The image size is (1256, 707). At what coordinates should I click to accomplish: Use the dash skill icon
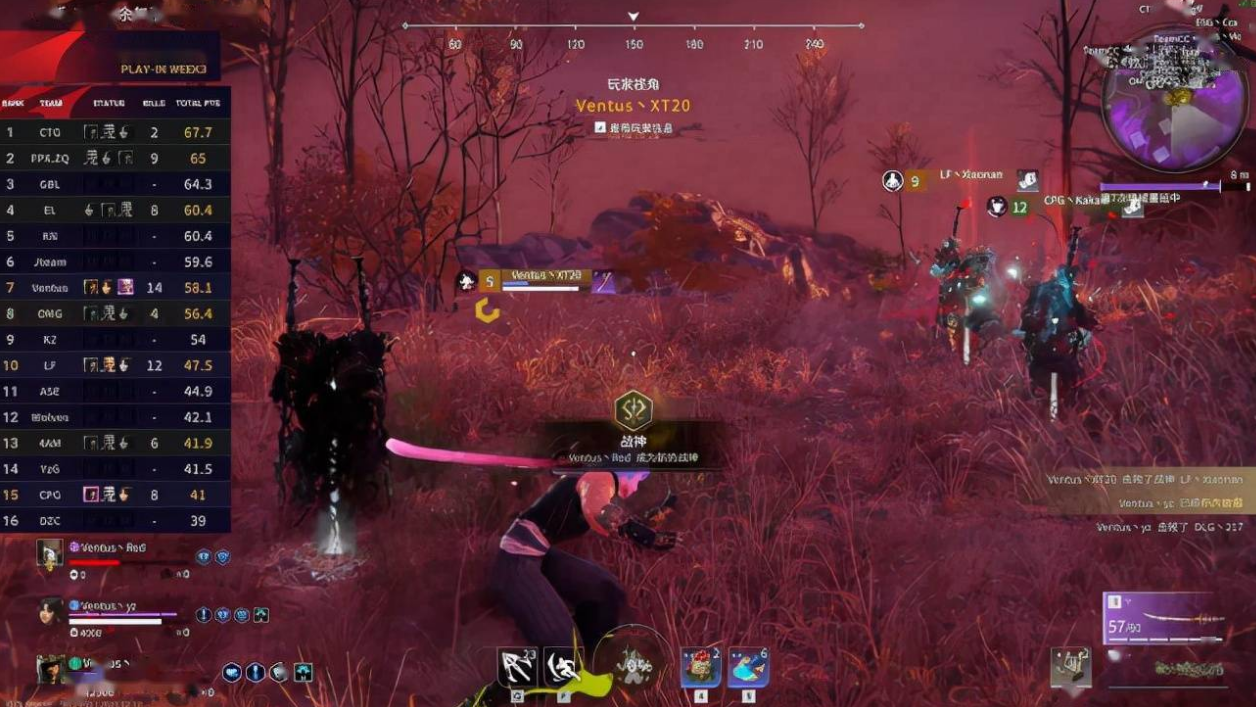(565, 666)
